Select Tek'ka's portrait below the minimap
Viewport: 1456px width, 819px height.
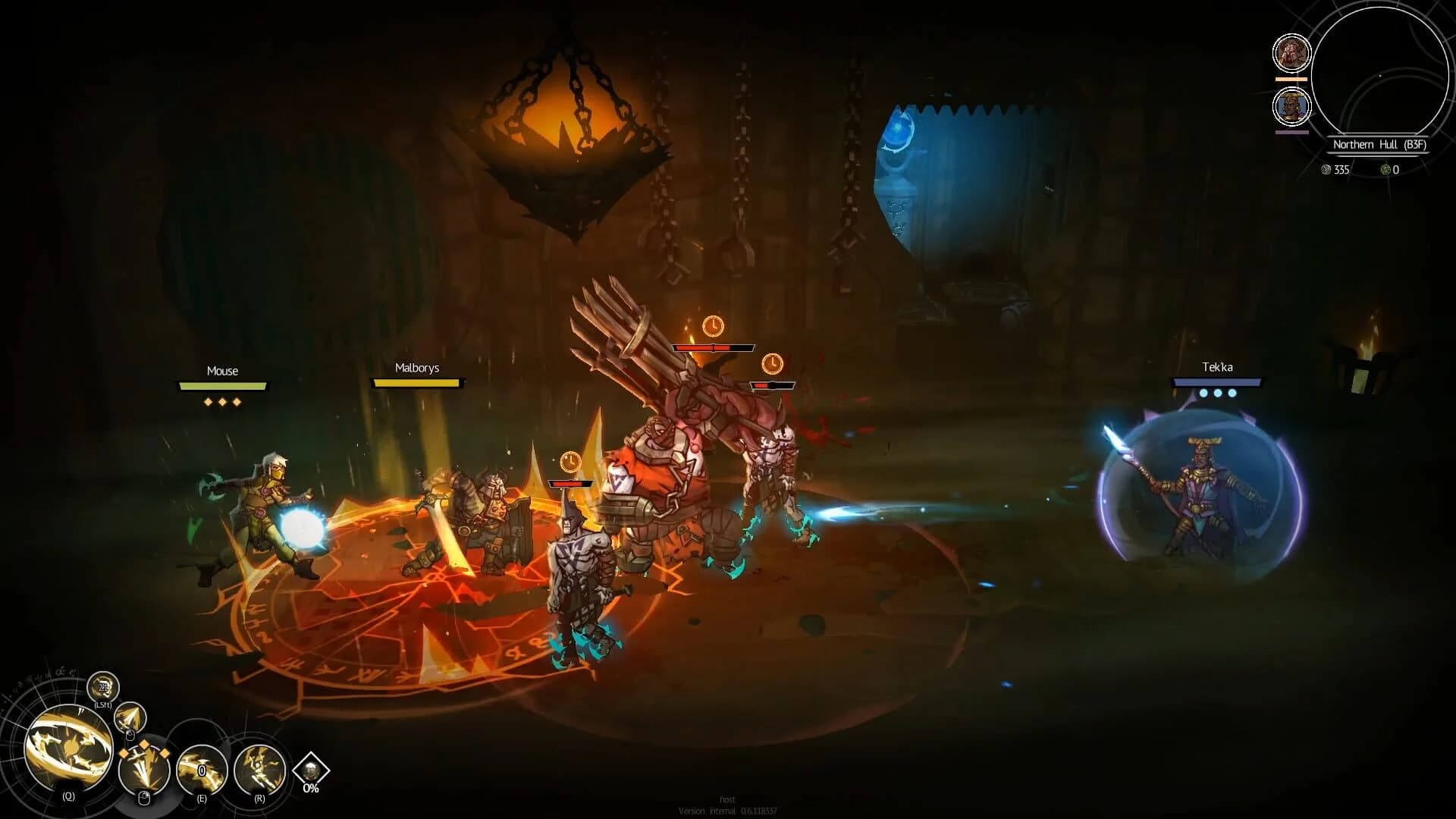pos(1293,106)
